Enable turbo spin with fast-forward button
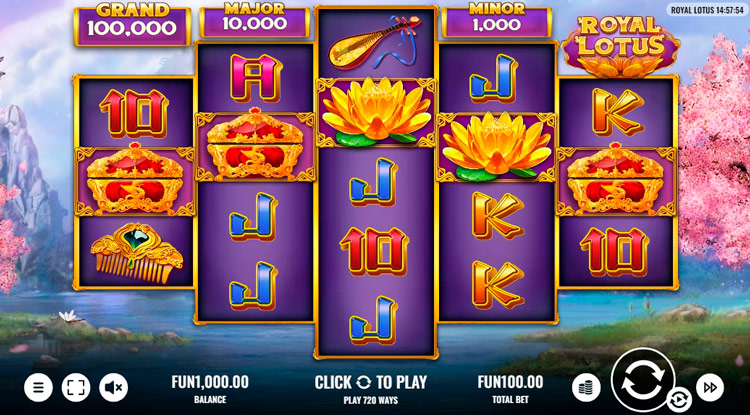Image resolution: width=750 pixels, height=415 pixels. (x=709, y=386)
